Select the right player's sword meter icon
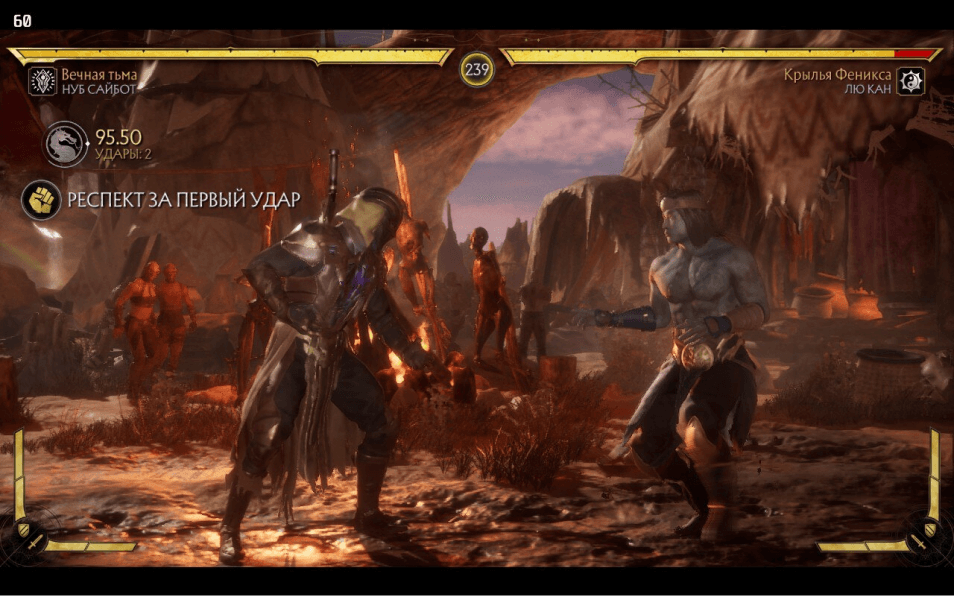Screen dimensions: 954x596 pyautogui.click(x=920, y=541)
